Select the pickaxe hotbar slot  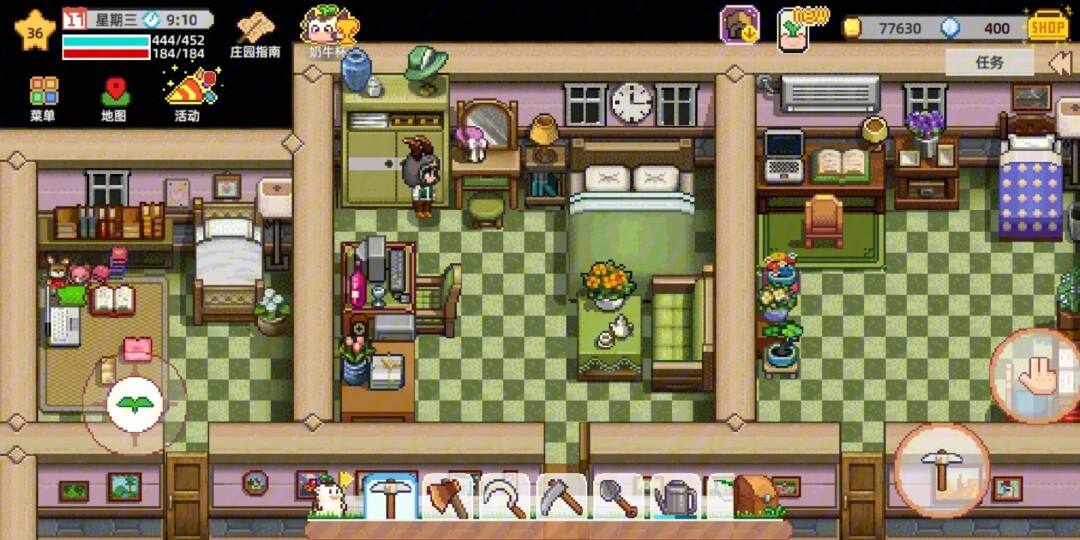[390, 495]
